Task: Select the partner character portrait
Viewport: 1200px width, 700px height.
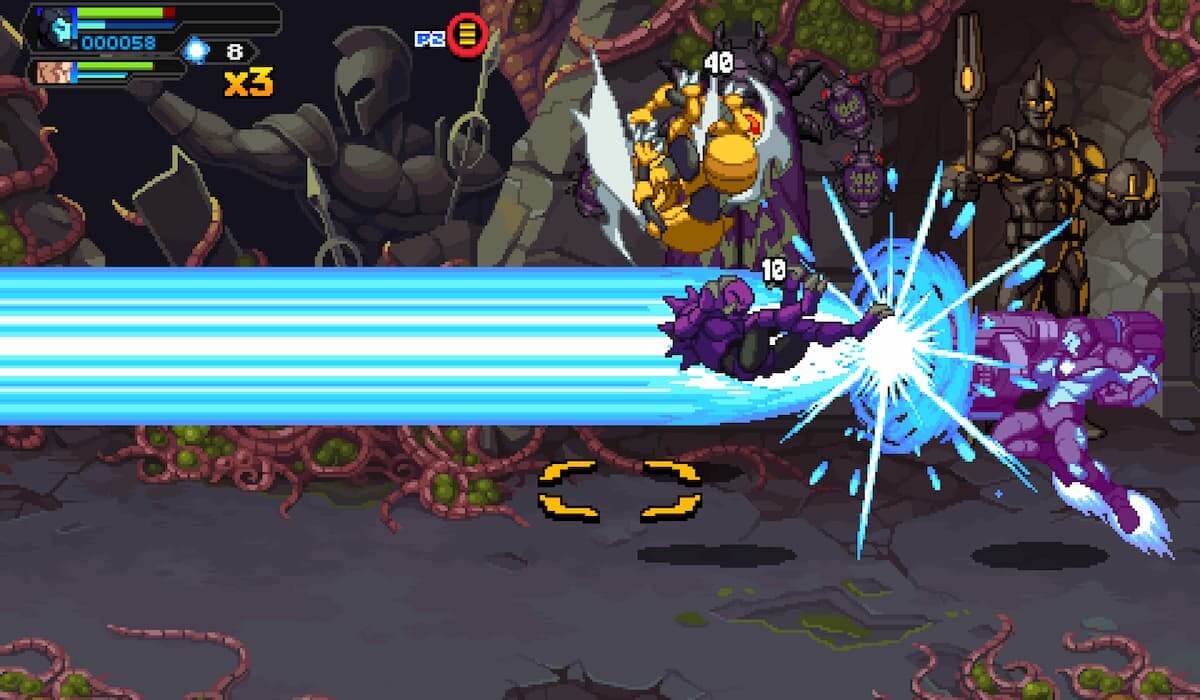Action: point(52,72)
